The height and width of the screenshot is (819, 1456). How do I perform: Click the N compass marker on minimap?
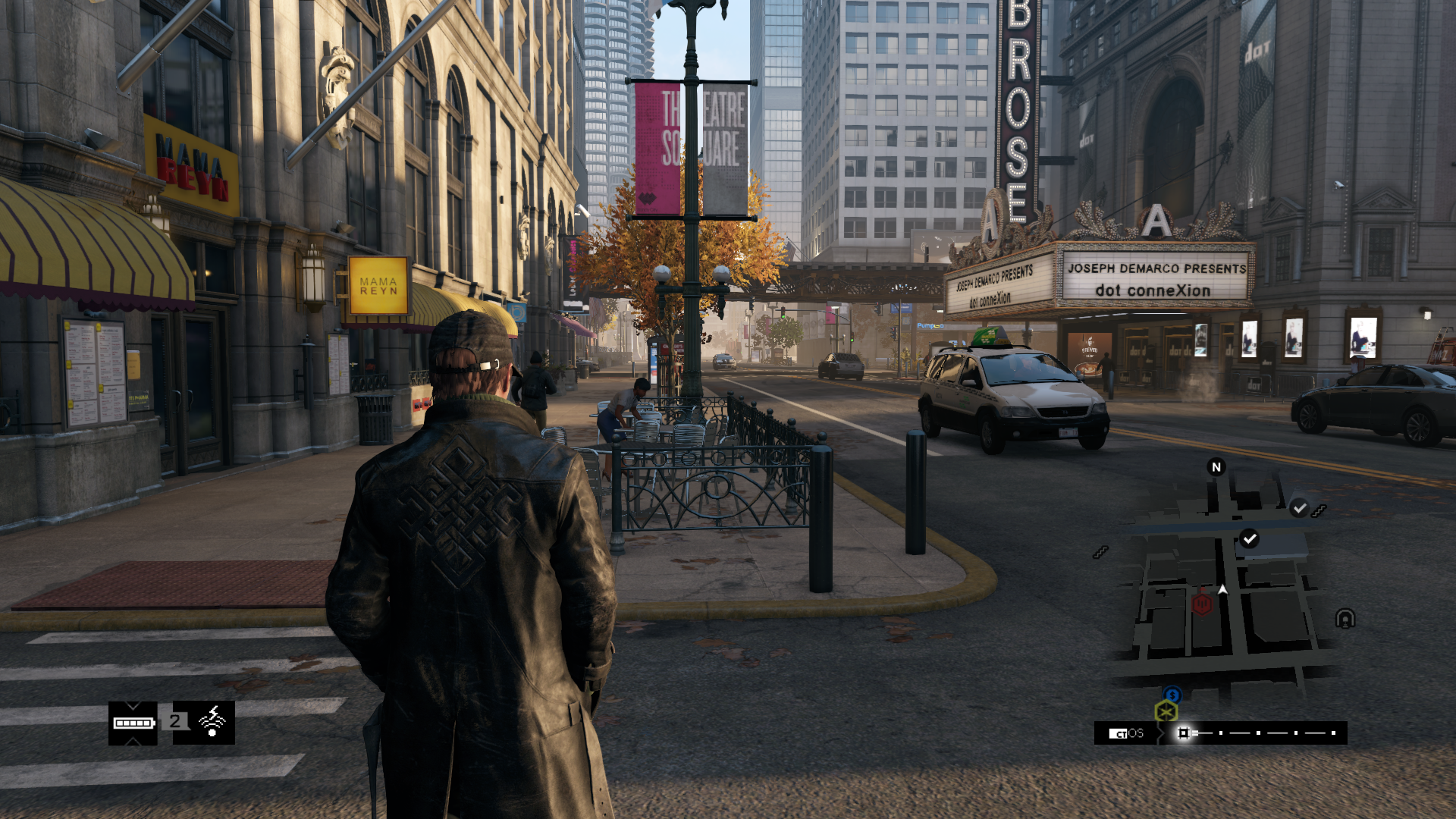[x=1216, y=467]
